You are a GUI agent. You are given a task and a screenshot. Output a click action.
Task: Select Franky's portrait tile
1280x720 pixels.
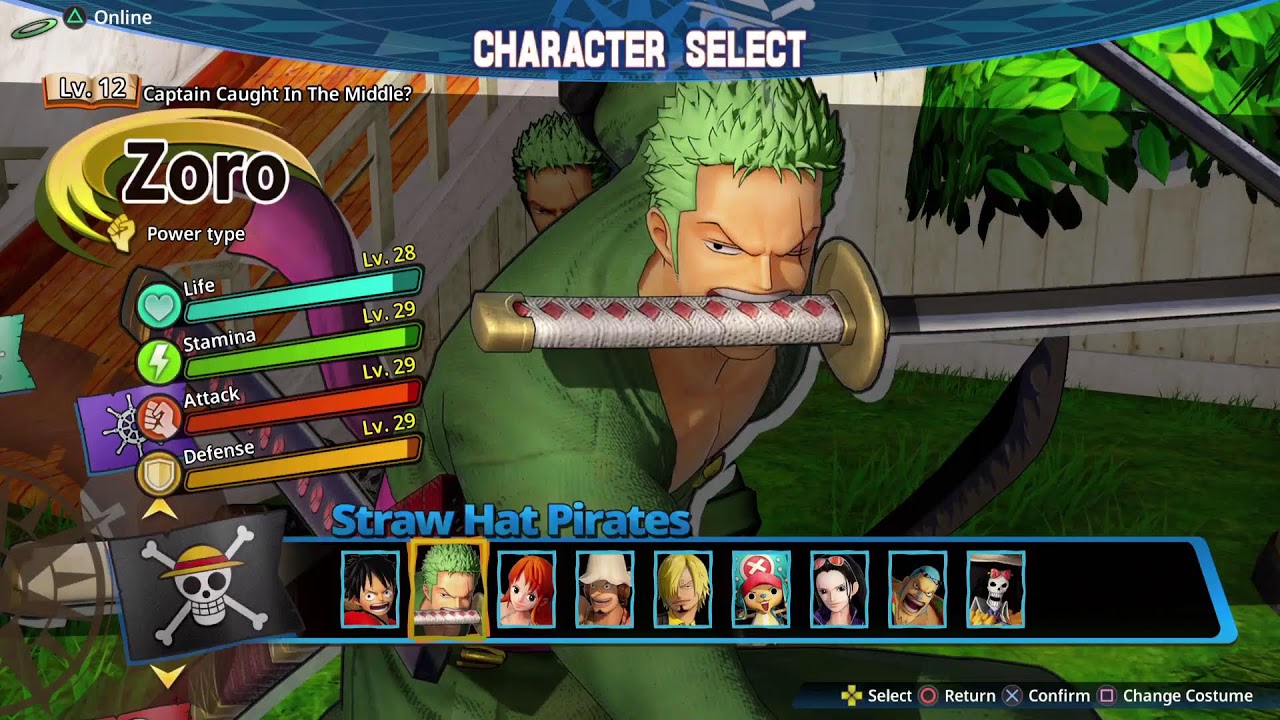917,589
